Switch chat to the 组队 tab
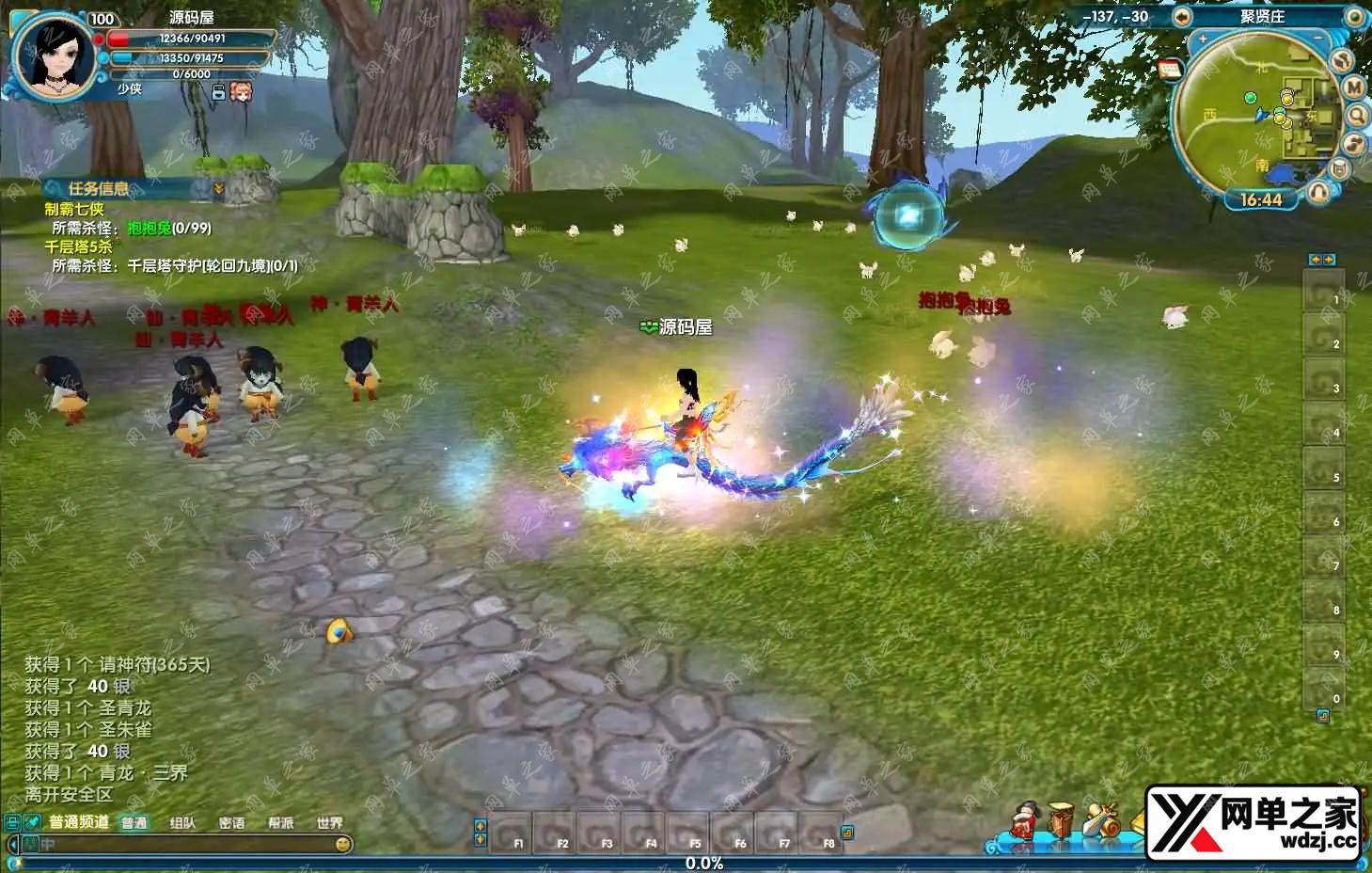 pos(182,823)
